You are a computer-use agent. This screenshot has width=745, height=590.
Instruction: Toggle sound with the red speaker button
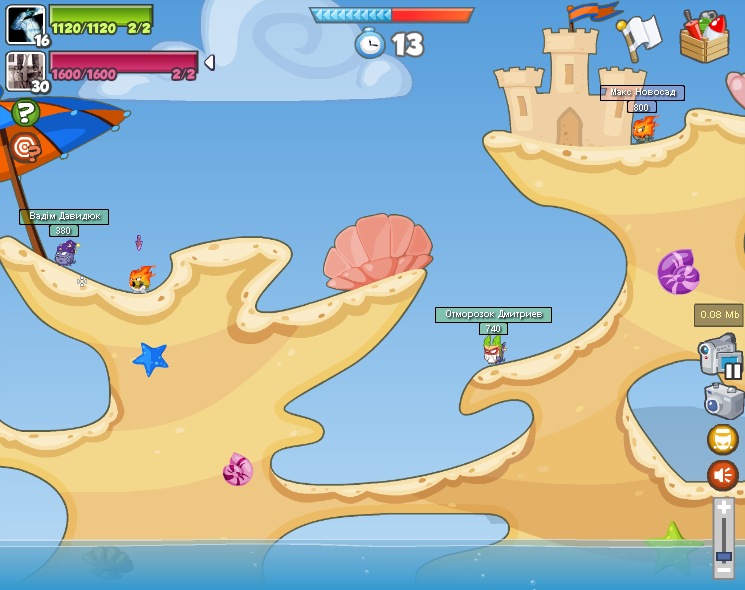[x=722, y=474]
